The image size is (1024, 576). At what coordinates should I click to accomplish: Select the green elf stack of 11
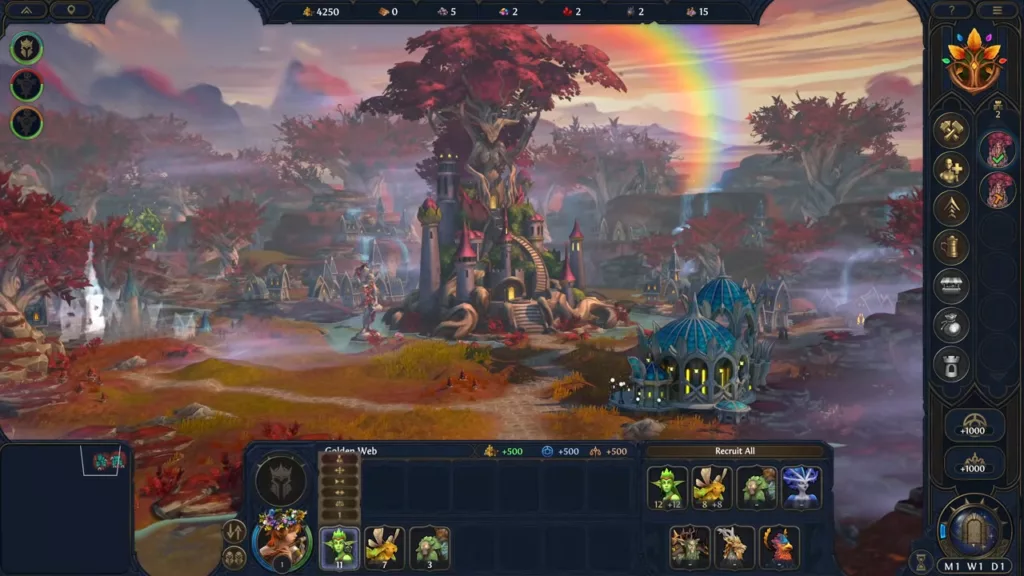pos(339,547)
